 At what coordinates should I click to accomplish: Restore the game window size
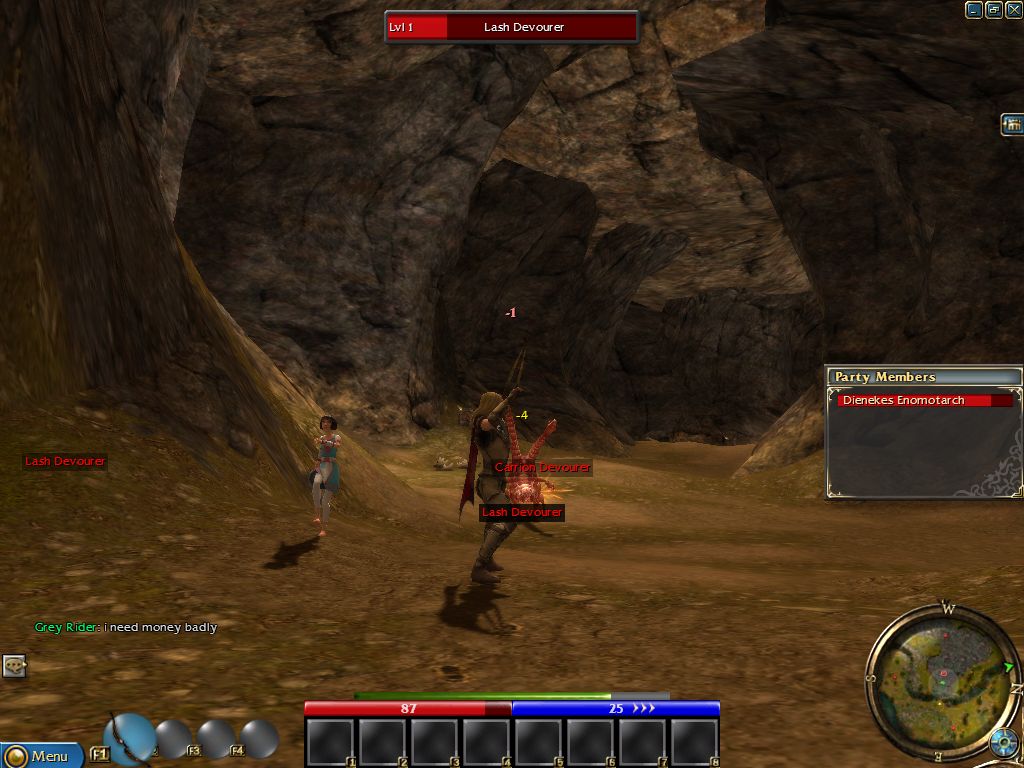(x=994, y=10)
